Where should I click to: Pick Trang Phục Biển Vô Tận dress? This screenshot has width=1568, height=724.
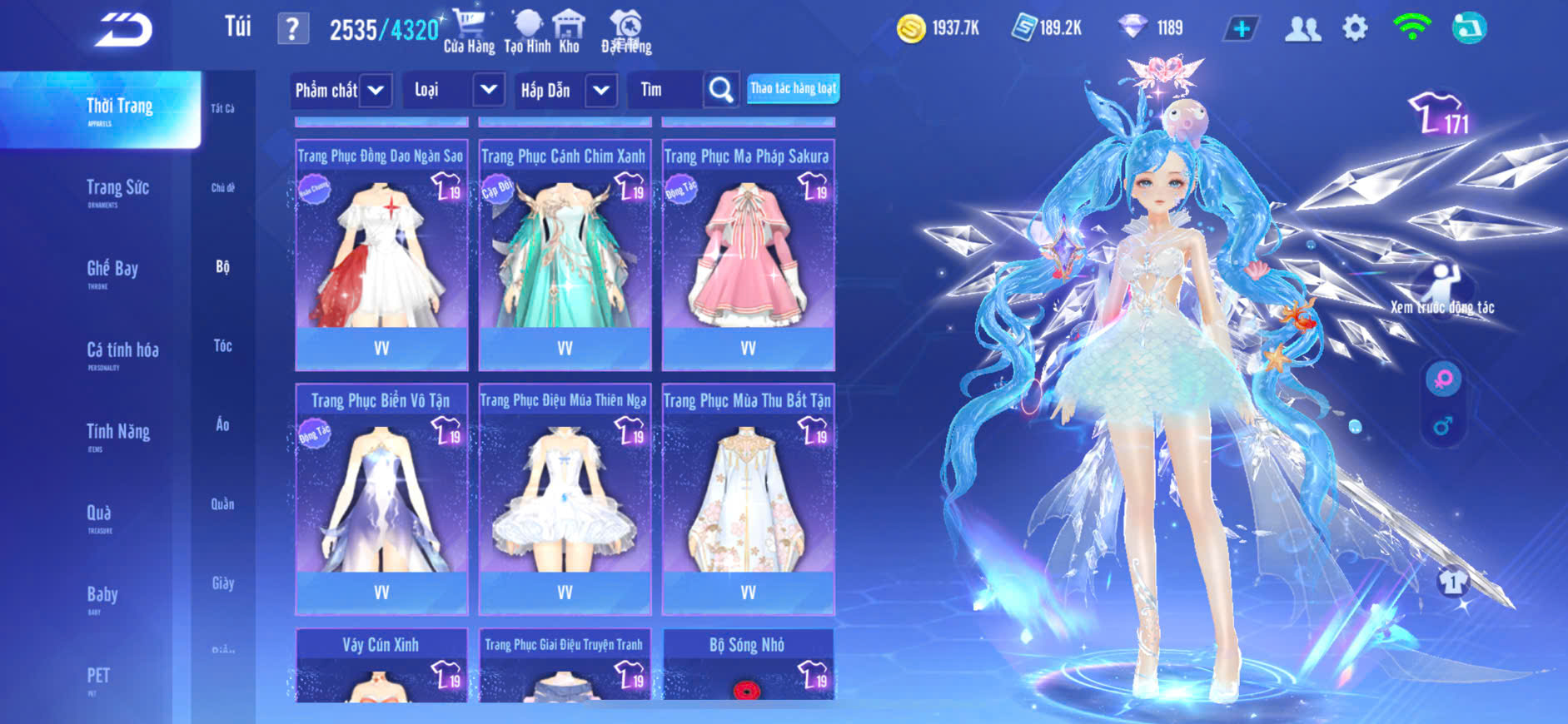click(x=381, y=498)
